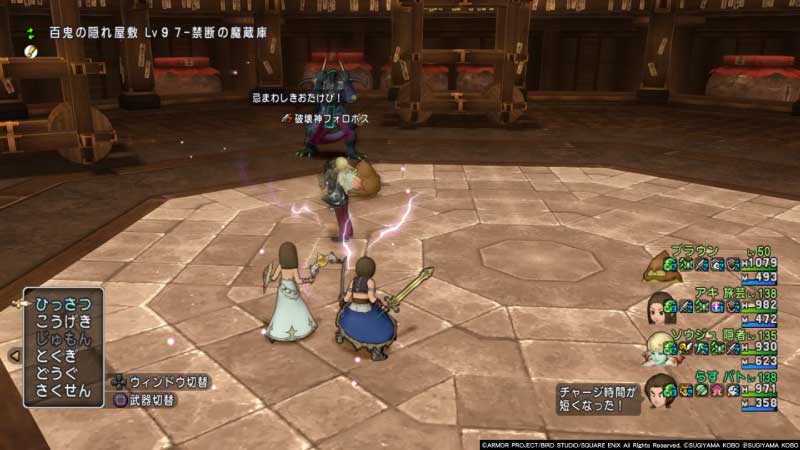Choose こうげき to attack
Image resolution: width=800 pixels, height=450 pixels.
click(x=63, y=320)
